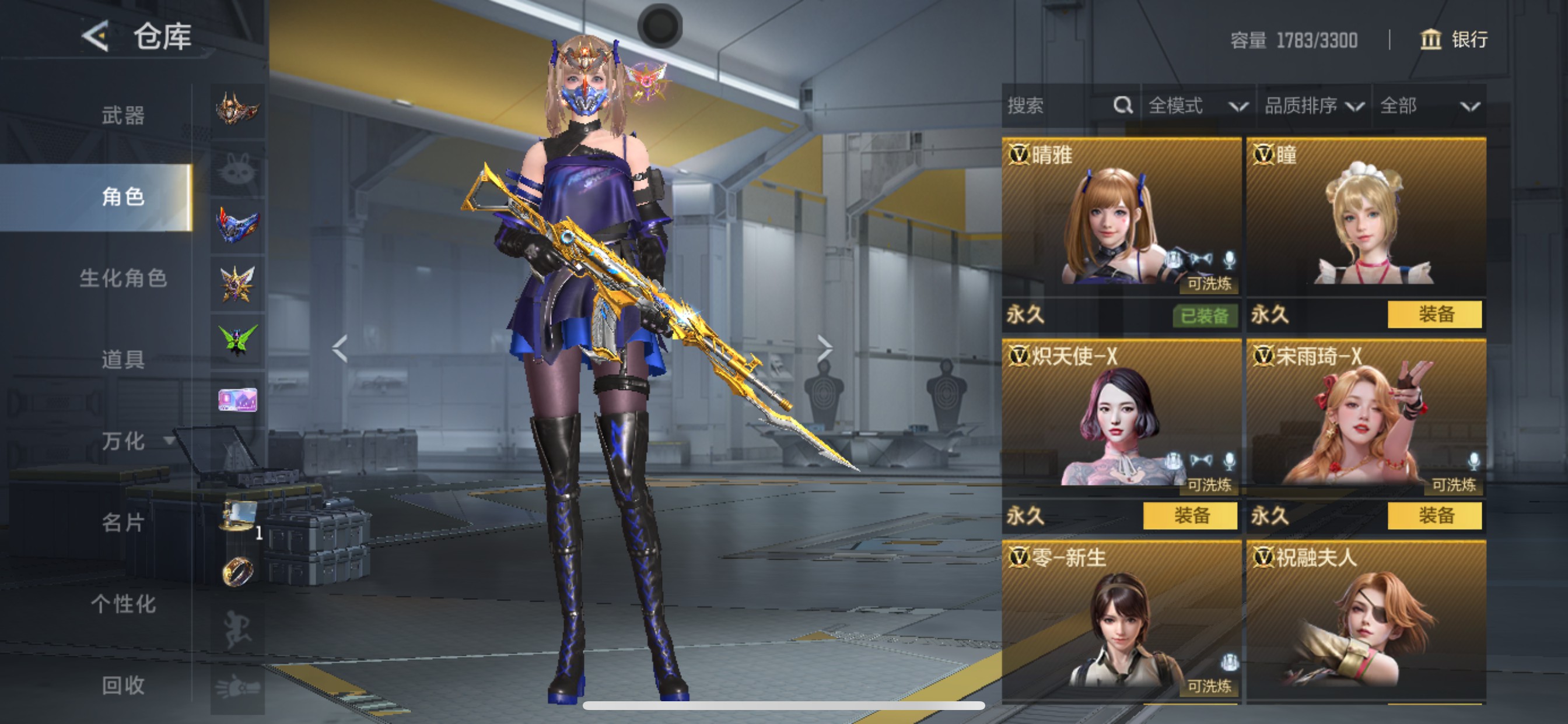Switch to the 个性化 tab
Viewport: 1568px width, 724px height.
123,603
